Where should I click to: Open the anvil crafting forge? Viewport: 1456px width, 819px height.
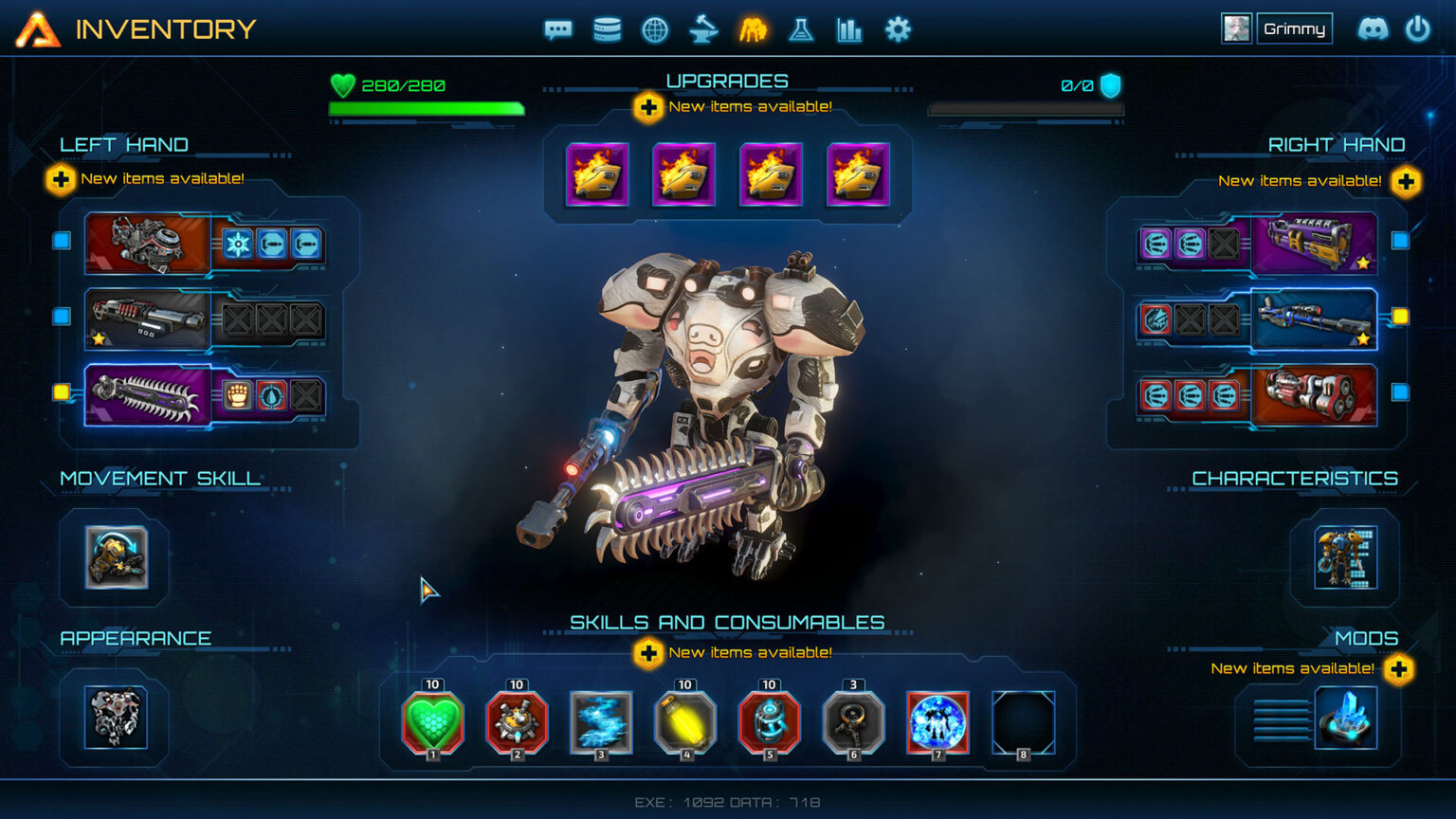pyautogui.click(x=703, y=29)
